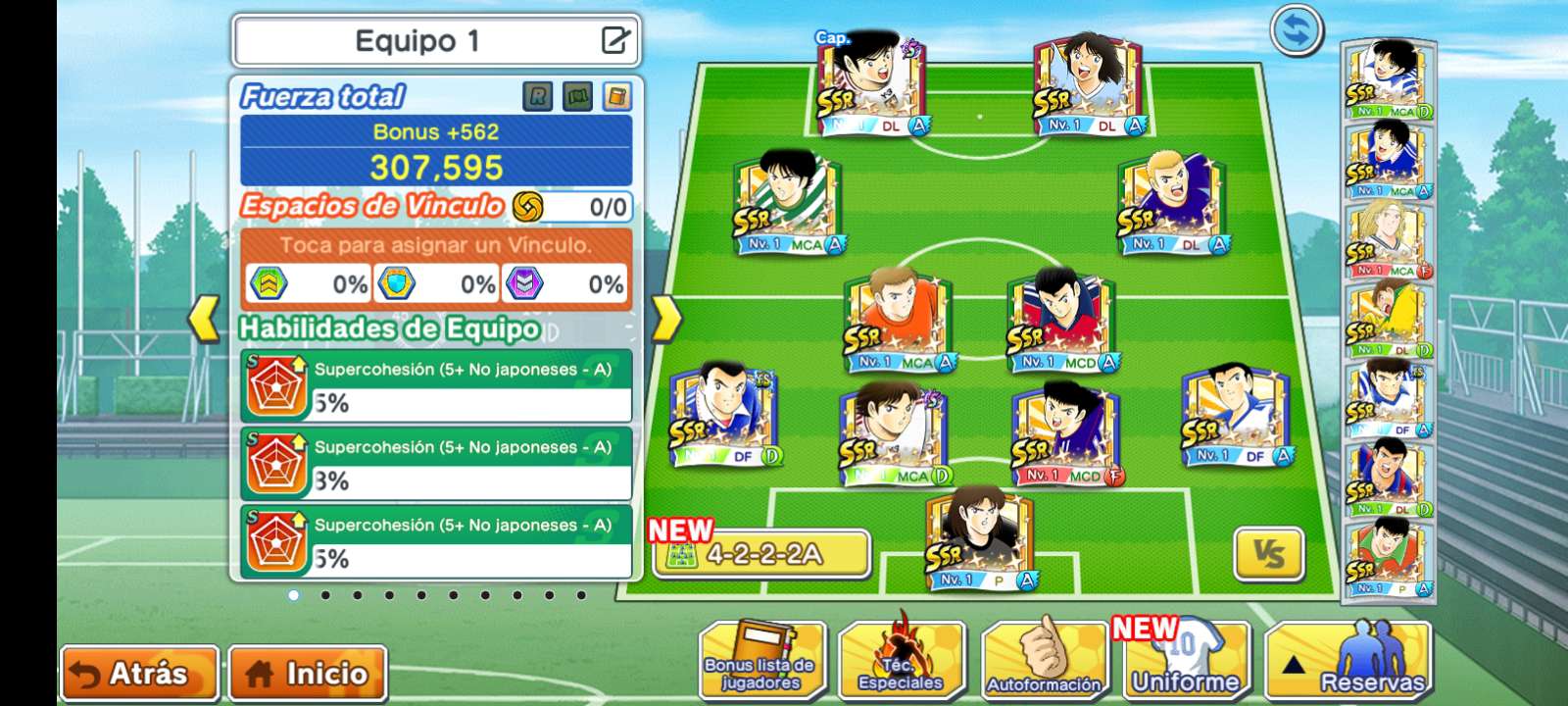1568x706 pixels.
Task: Return home via the Inicio button
Action: click(308, 674)
